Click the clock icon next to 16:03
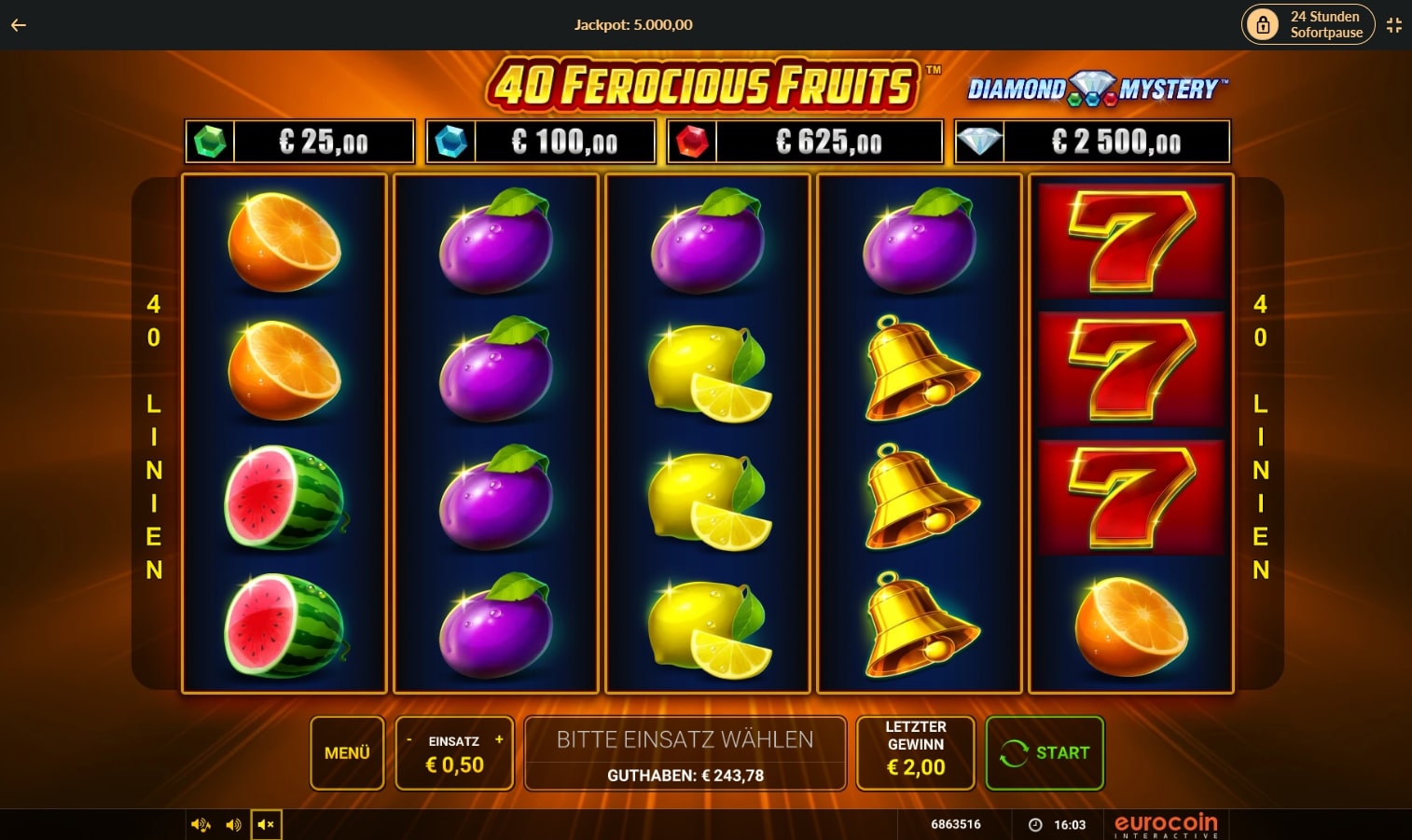The image size is (1412, 840). 1035,824
